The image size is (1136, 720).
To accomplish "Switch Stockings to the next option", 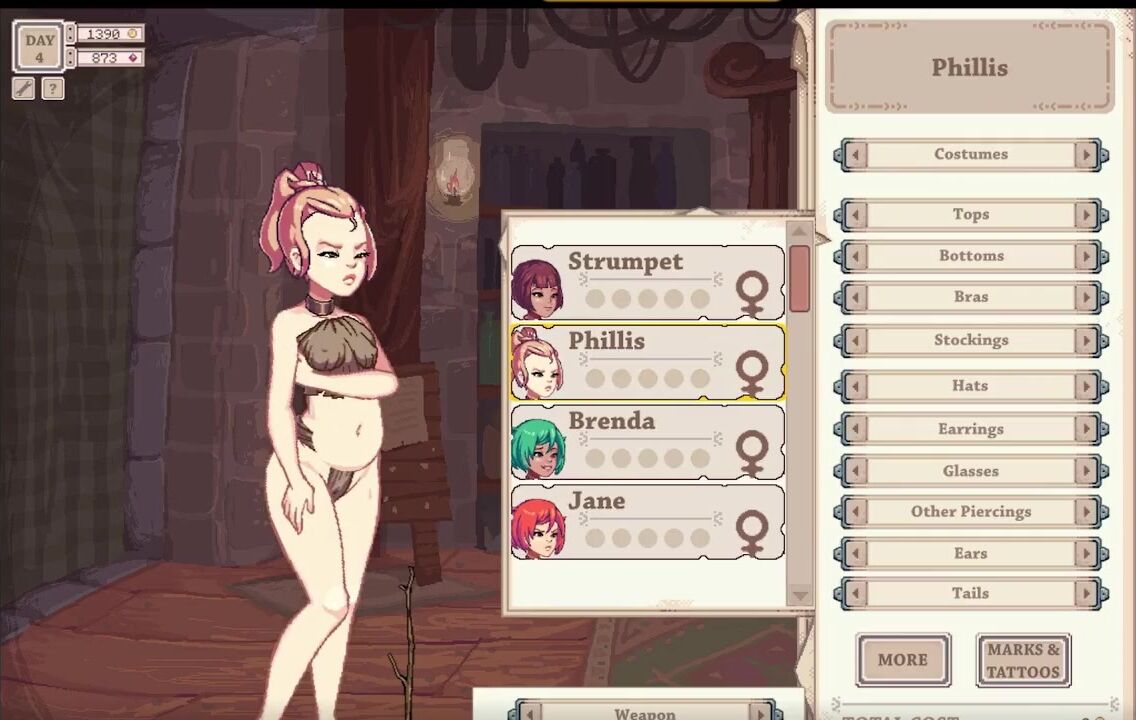I will click(x=1087, y=340).
